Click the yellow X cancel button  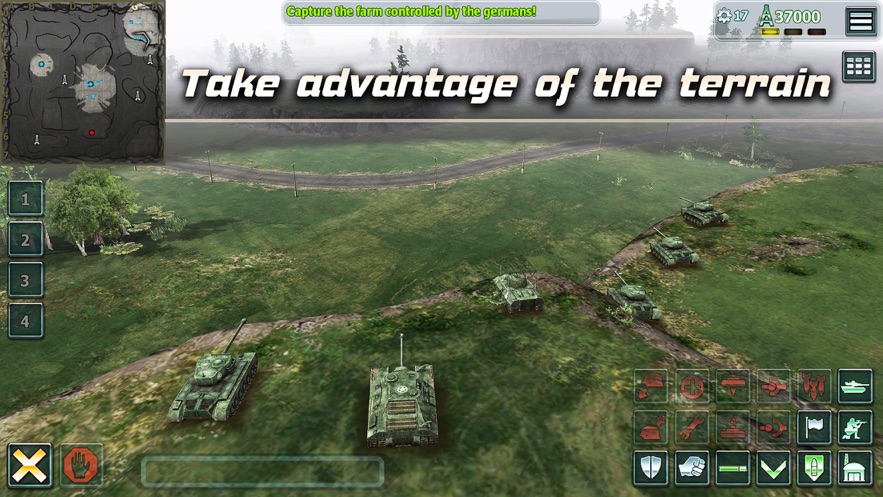[30, 465]
